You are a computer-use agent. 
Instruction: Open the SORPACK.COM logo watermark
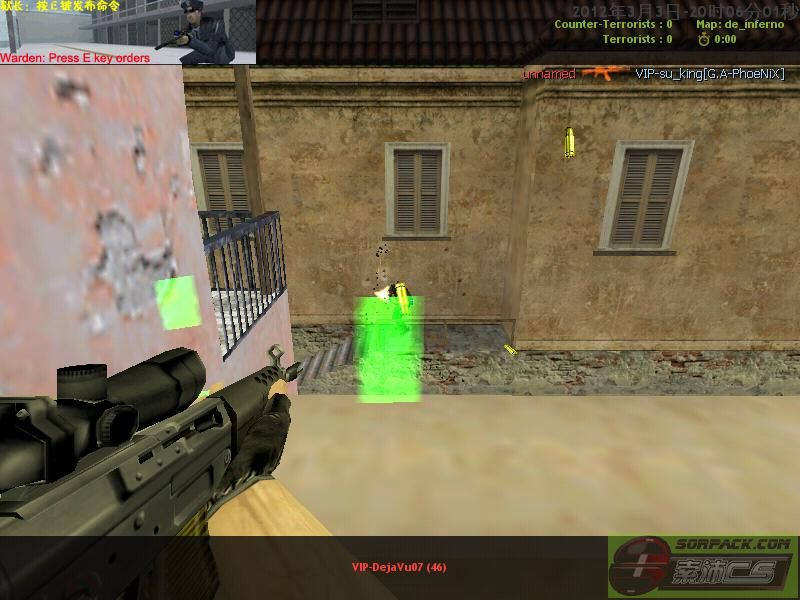coord(703,567)
